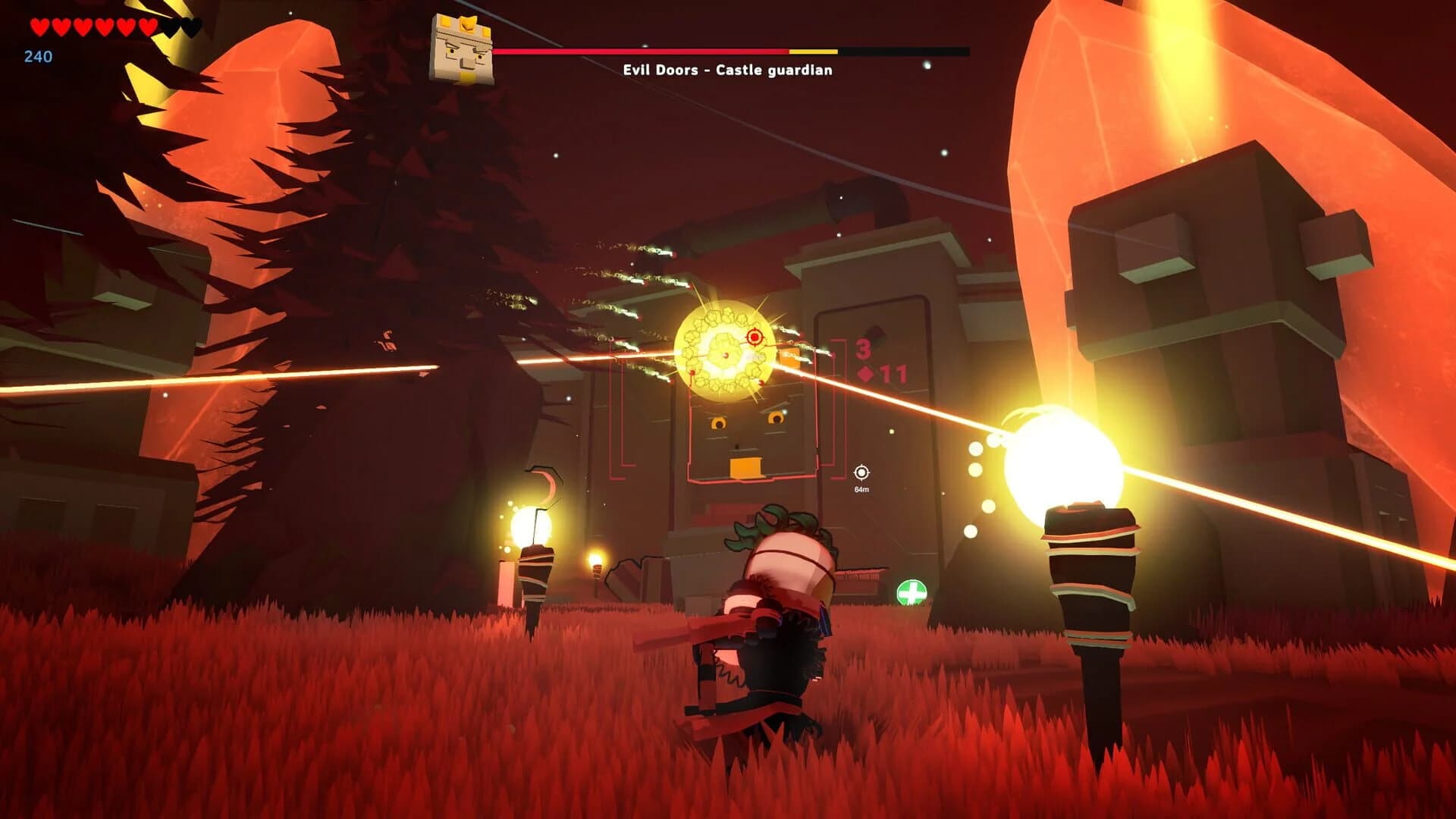Viewport: 1456px width, 819px height.
Task: Select the 64m waypoint marker icon
Action: (861, 472)
